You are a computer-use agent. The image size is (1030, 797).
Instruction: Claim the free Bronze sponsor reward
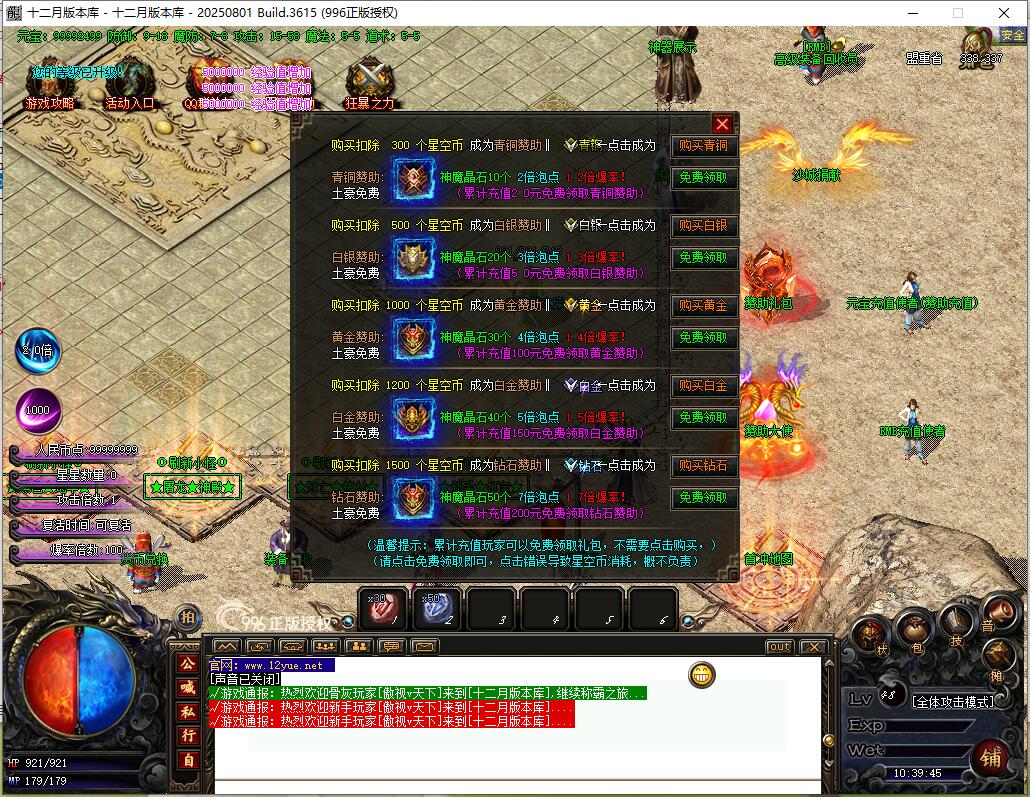[x=704, y=178]
